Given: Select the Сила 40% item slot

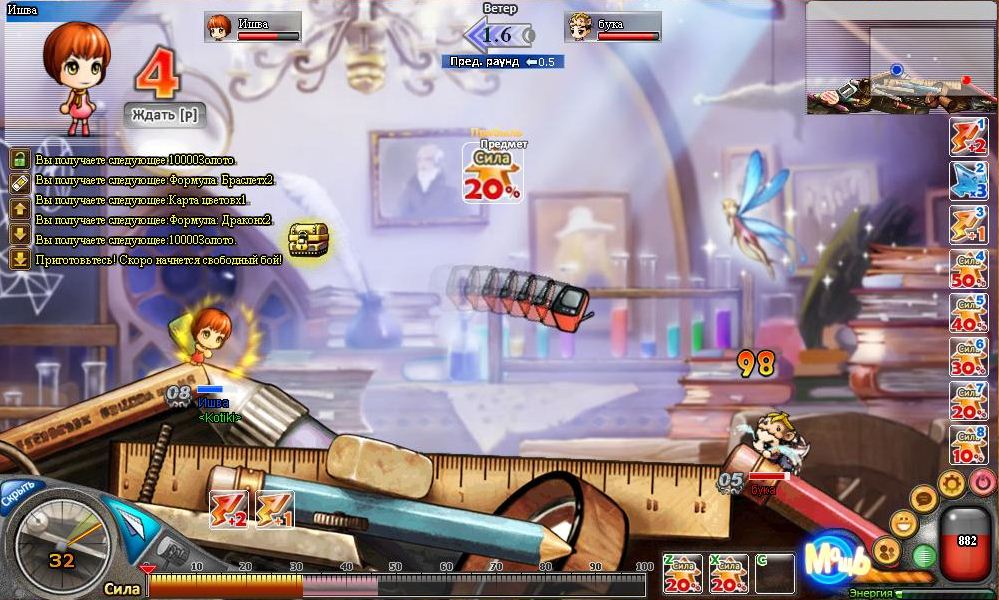Looking at the screenshot, I should (968, 313).
